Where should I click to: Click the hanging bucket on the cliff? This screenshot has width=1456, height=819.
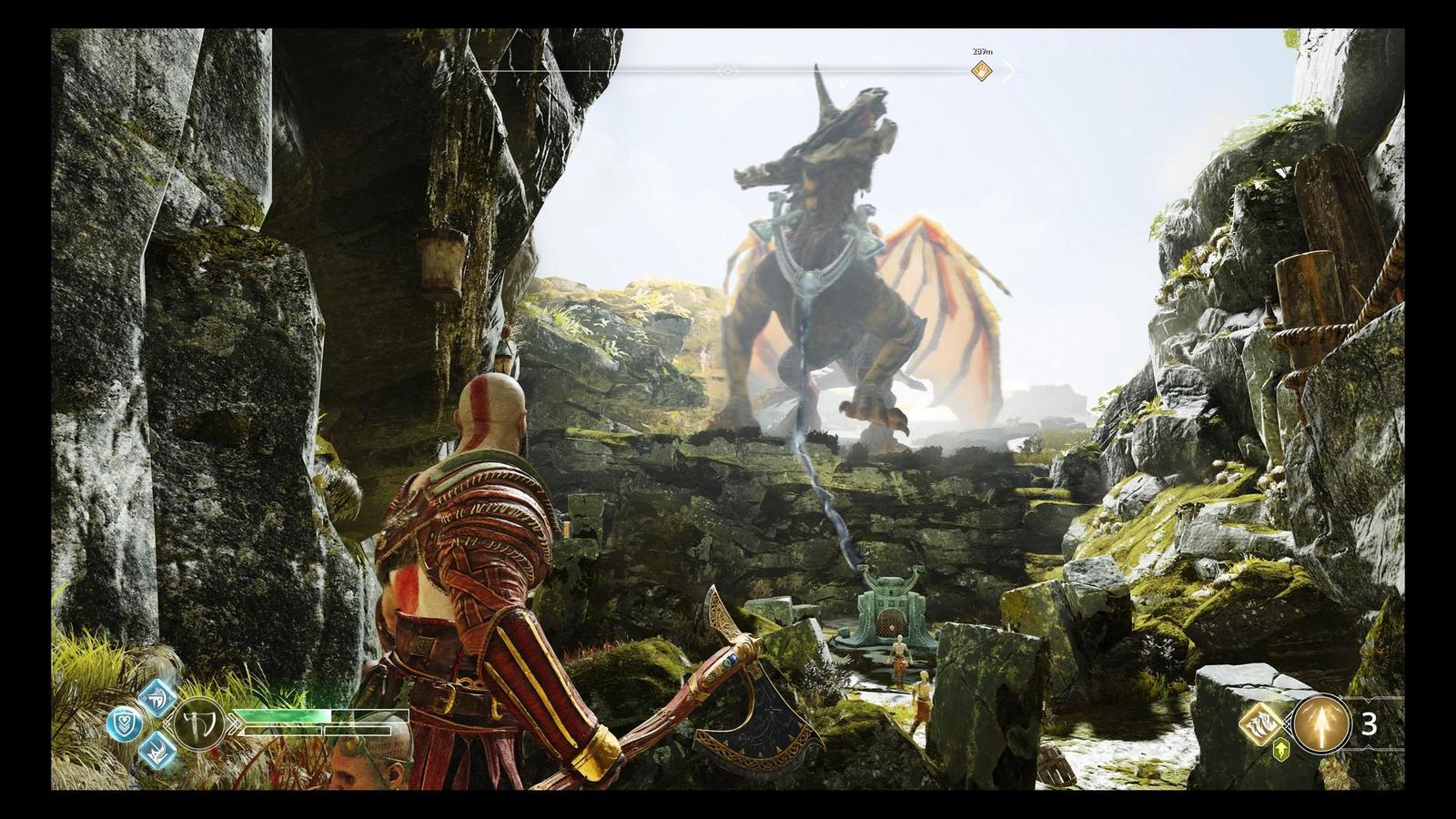pyautogui.click(x=439, y=264)
